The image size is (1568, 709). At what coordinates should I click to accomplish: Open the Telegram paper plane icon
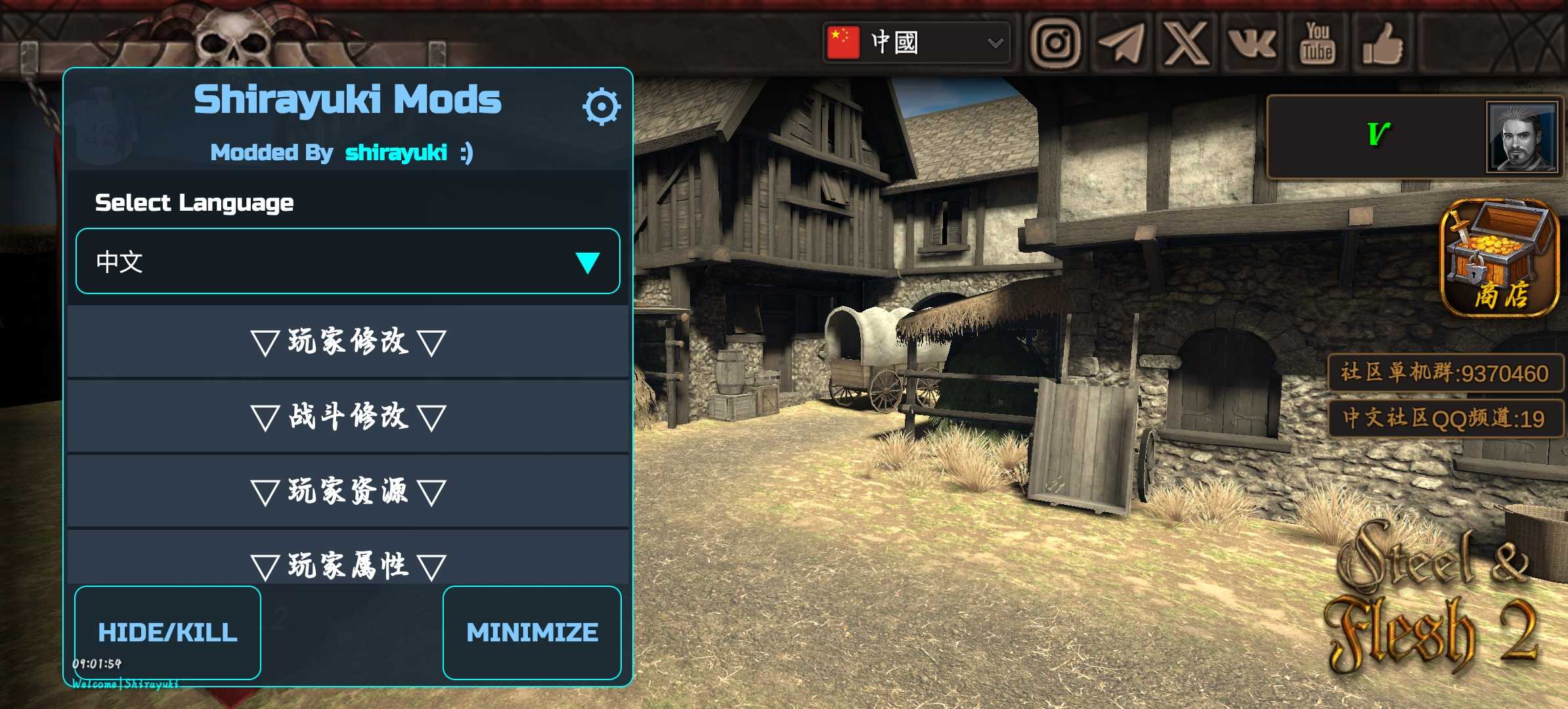pyautogui.click(x=1121, y=43)
